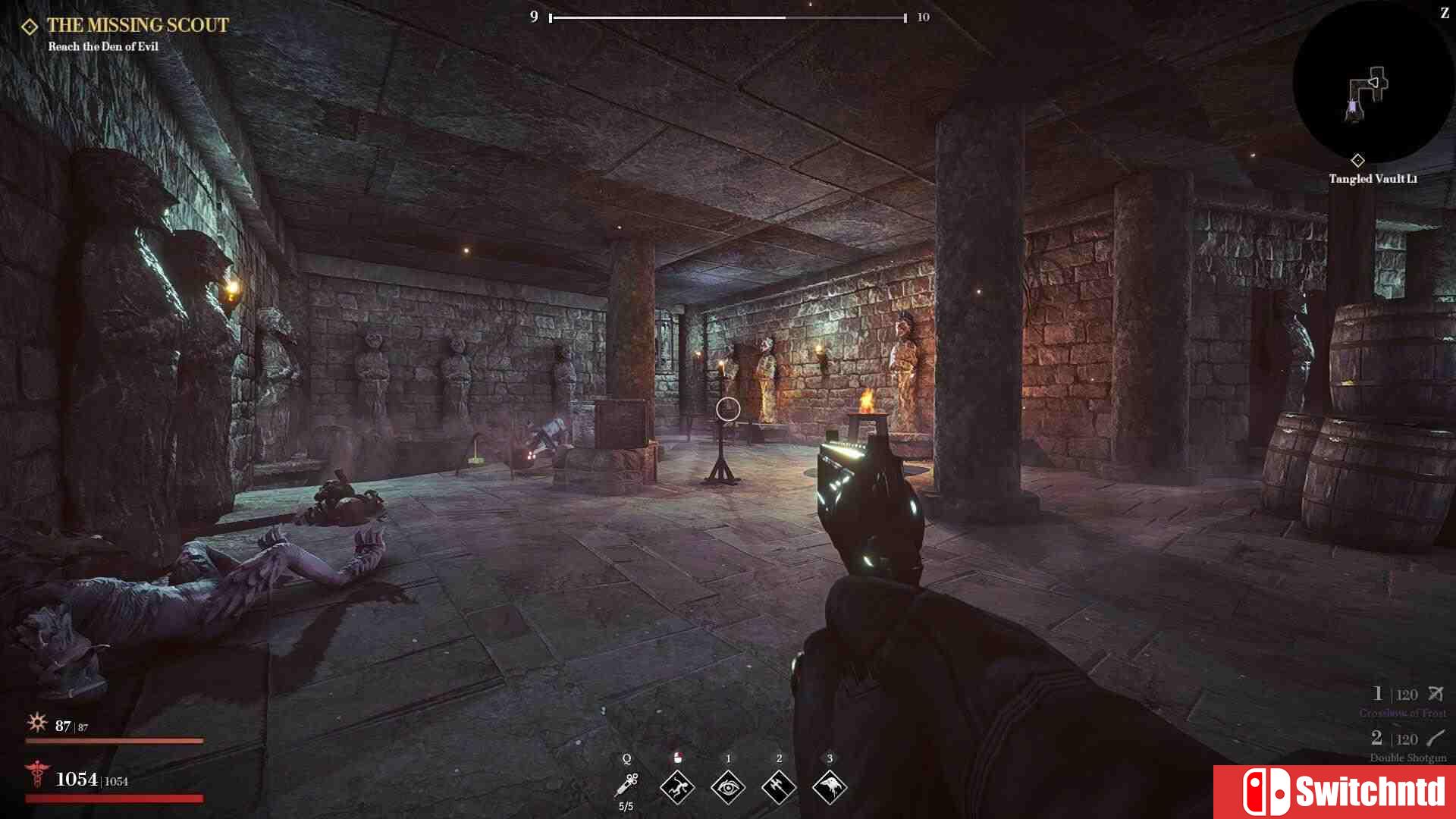Open the circular minimap
This screenshot has height=819, width=1456.
pos(1371,83)
